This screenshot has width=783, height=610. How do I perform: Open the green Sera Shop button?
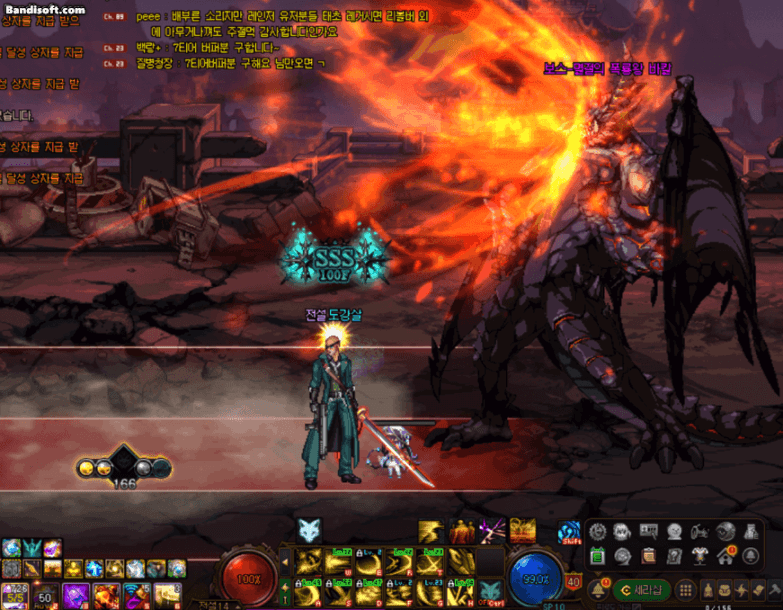coord(642,589)
